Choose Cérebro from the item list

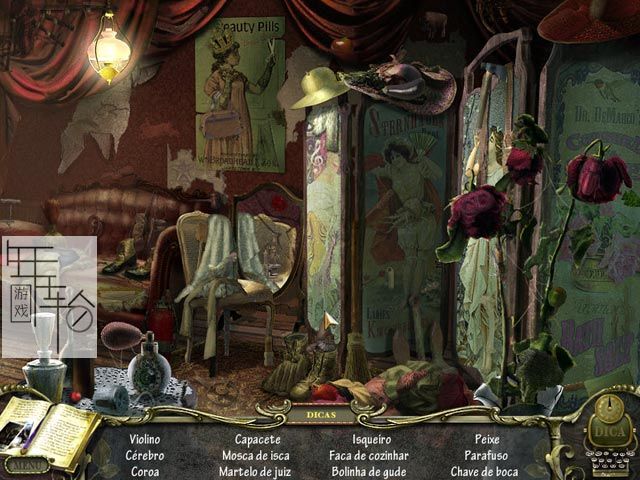(x=144, y=455)
